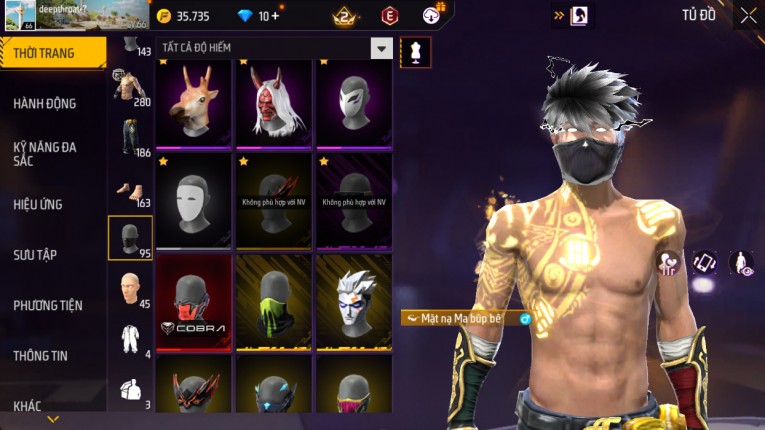Viewport: 765px width, 430px height.
Task: Open the Thông Tin tab
Action: [x=41, y=355]
